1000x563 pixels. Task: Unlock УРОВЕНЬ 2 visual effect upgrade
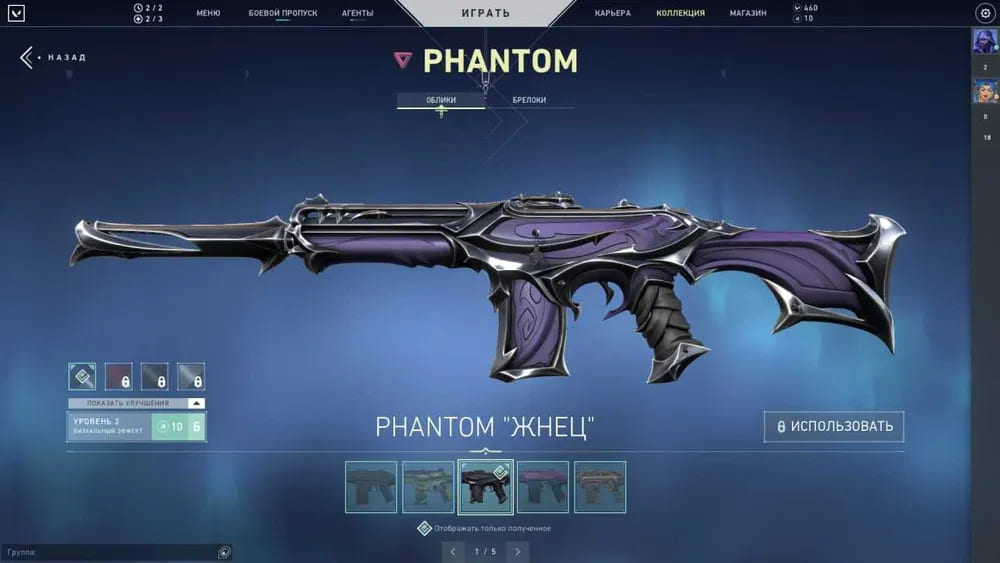[x=178, y=427]
